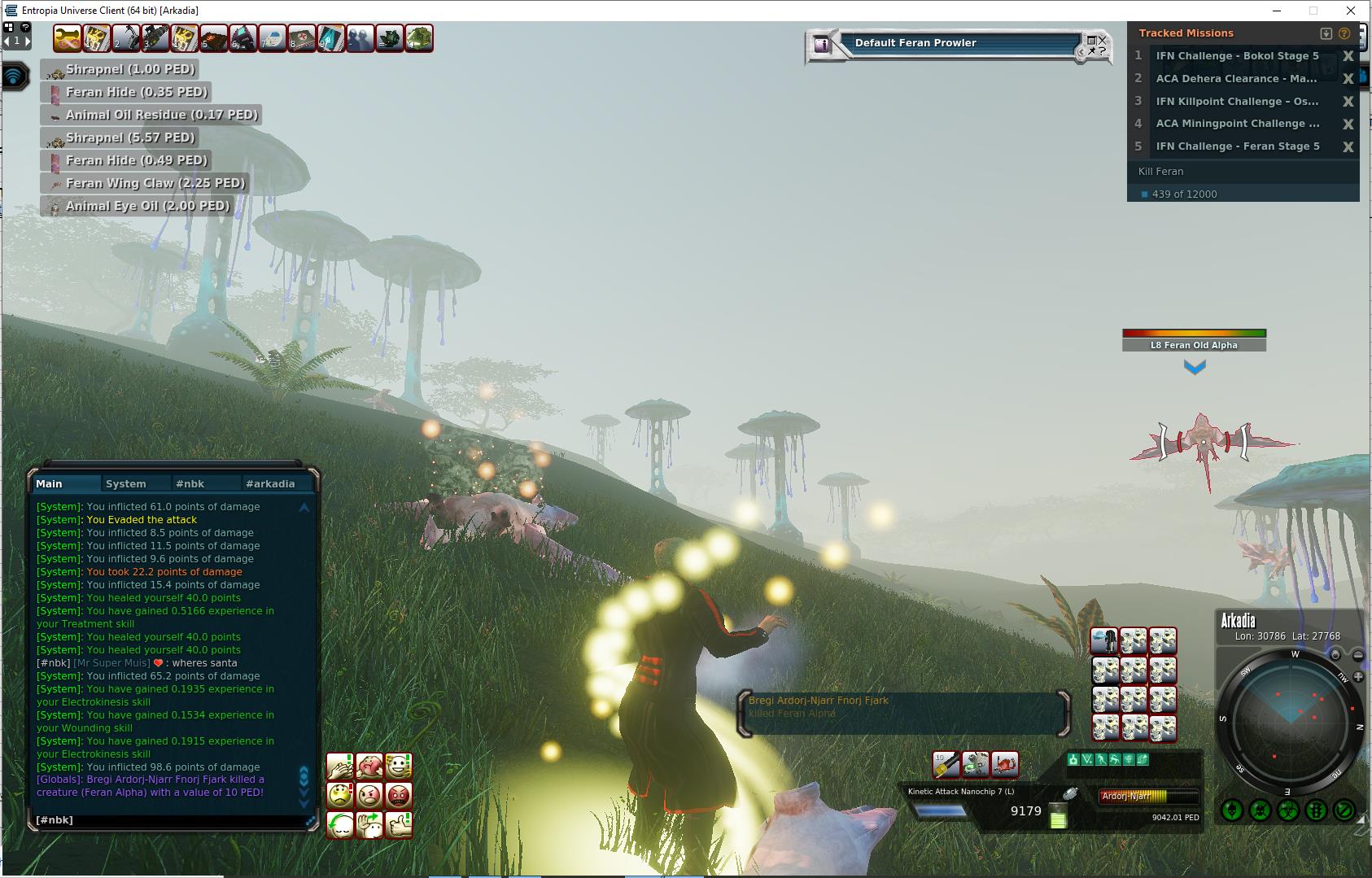The height and width of the screenshot is (878, 1372).
Task: Select IFN Challenge - Feran Stage 5 mission
Action: click(1237, 146)
